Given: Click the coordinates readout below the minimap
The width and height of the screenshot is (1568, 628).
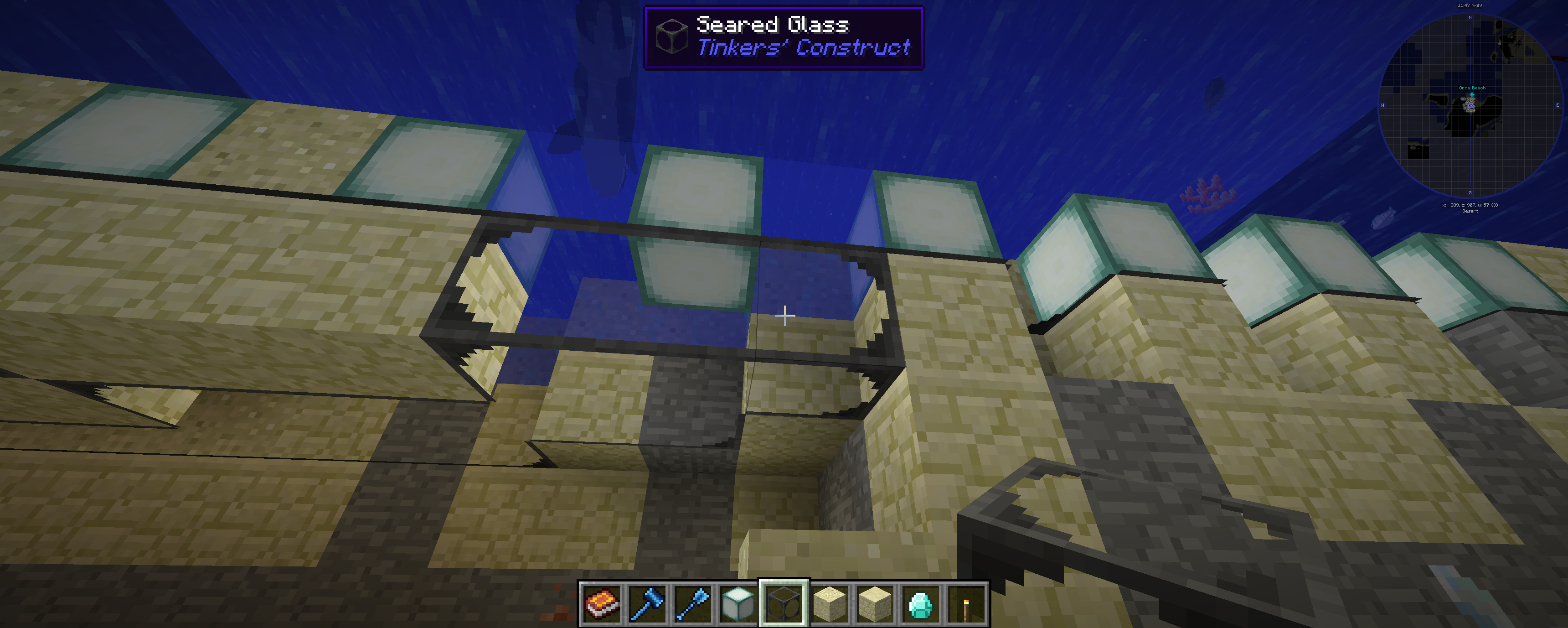Looking at the screenshot, I should 1470,205.
